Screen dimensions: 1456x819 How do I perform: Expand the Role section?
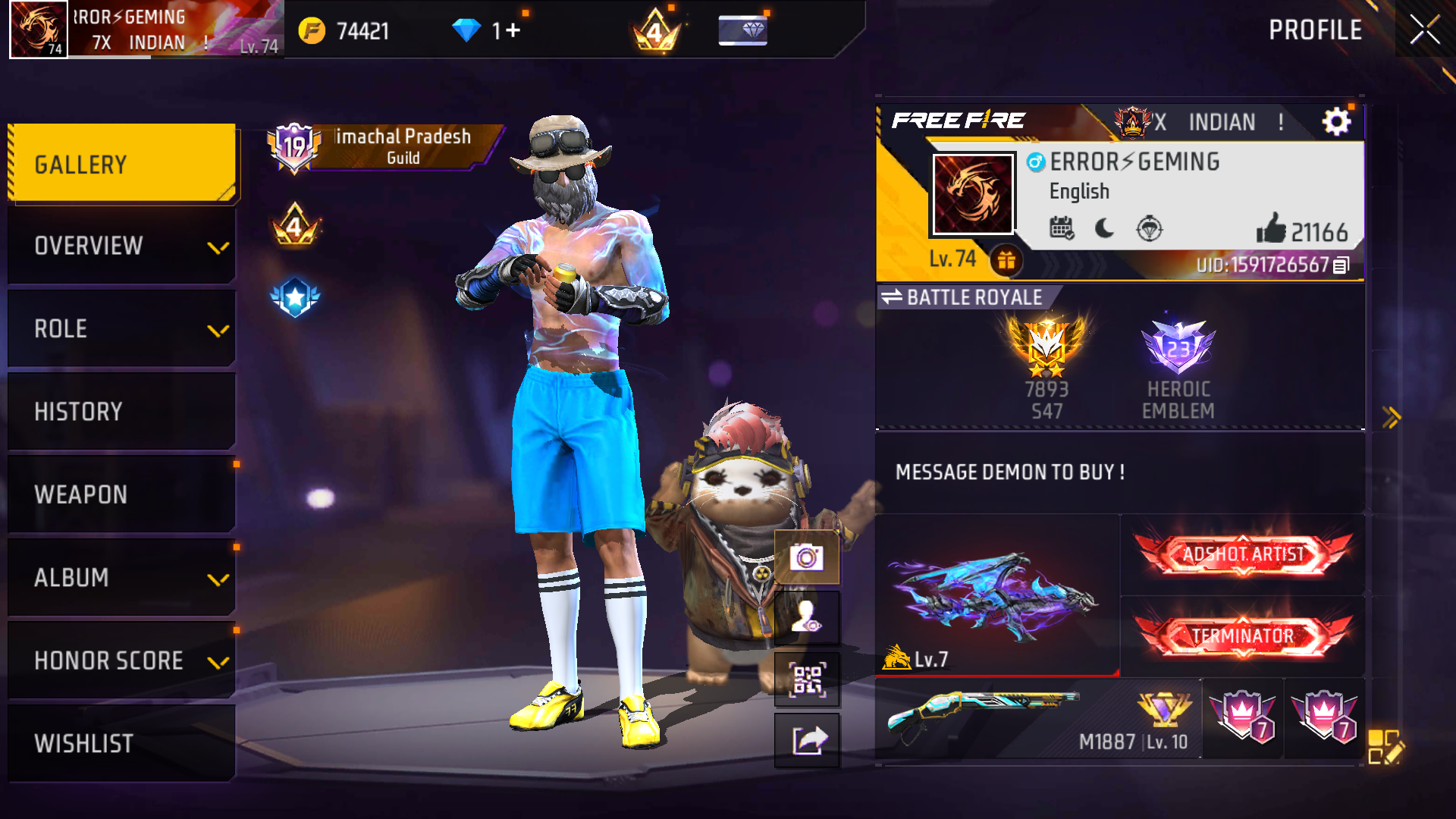220,330
